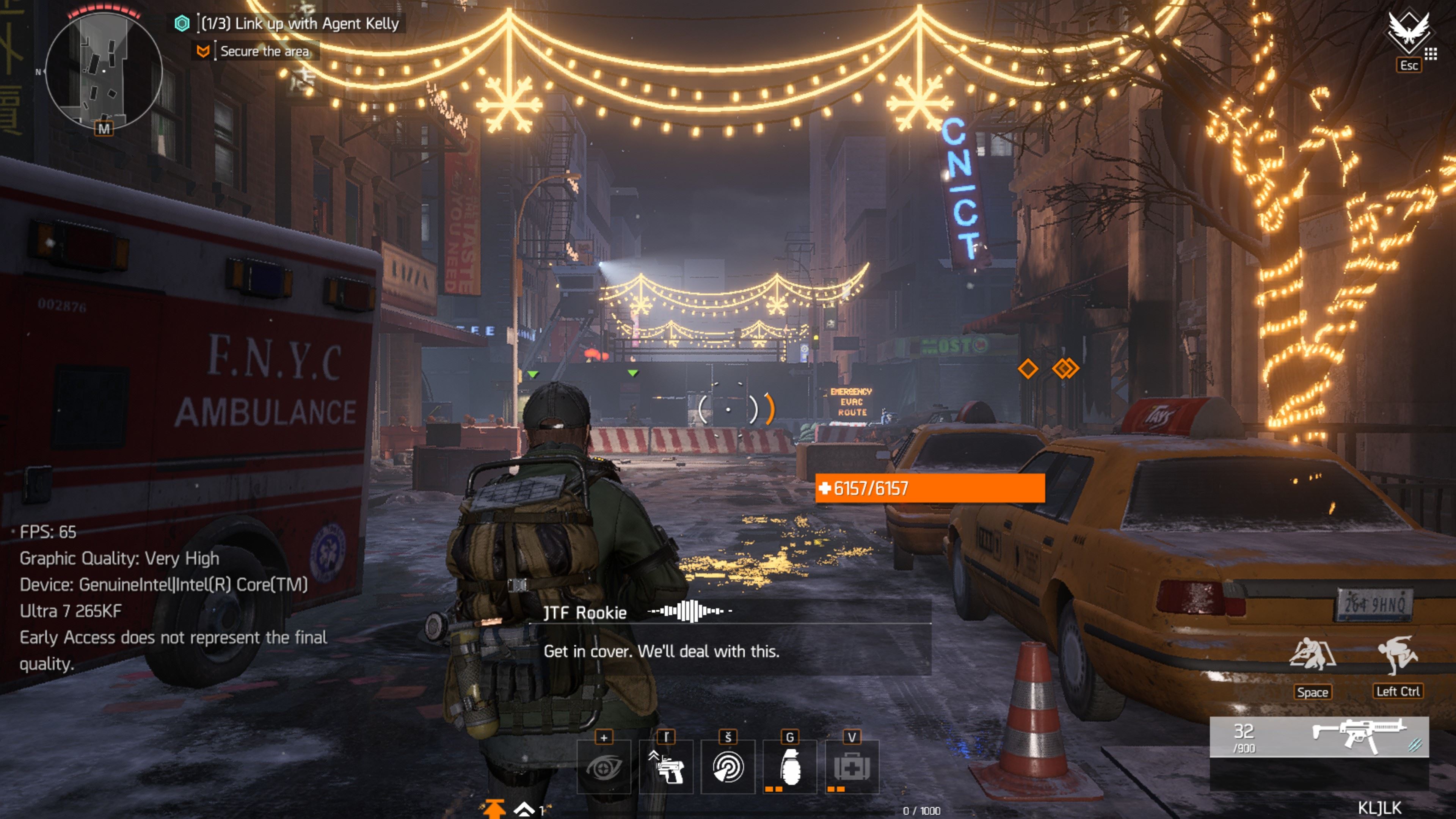Use the medkit slot

pos(852,766)
